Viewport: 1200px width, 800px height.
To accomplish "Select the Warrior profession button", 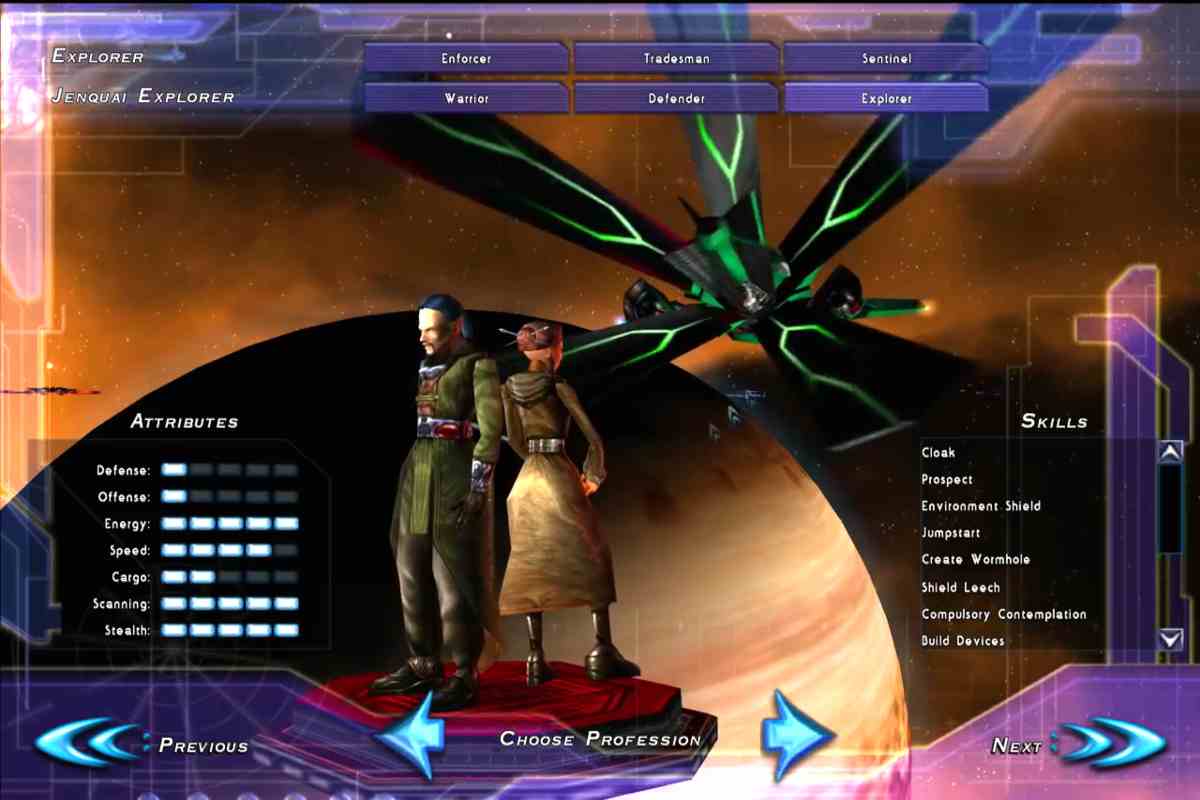I will pyautogui.click(x=466, y=98).
